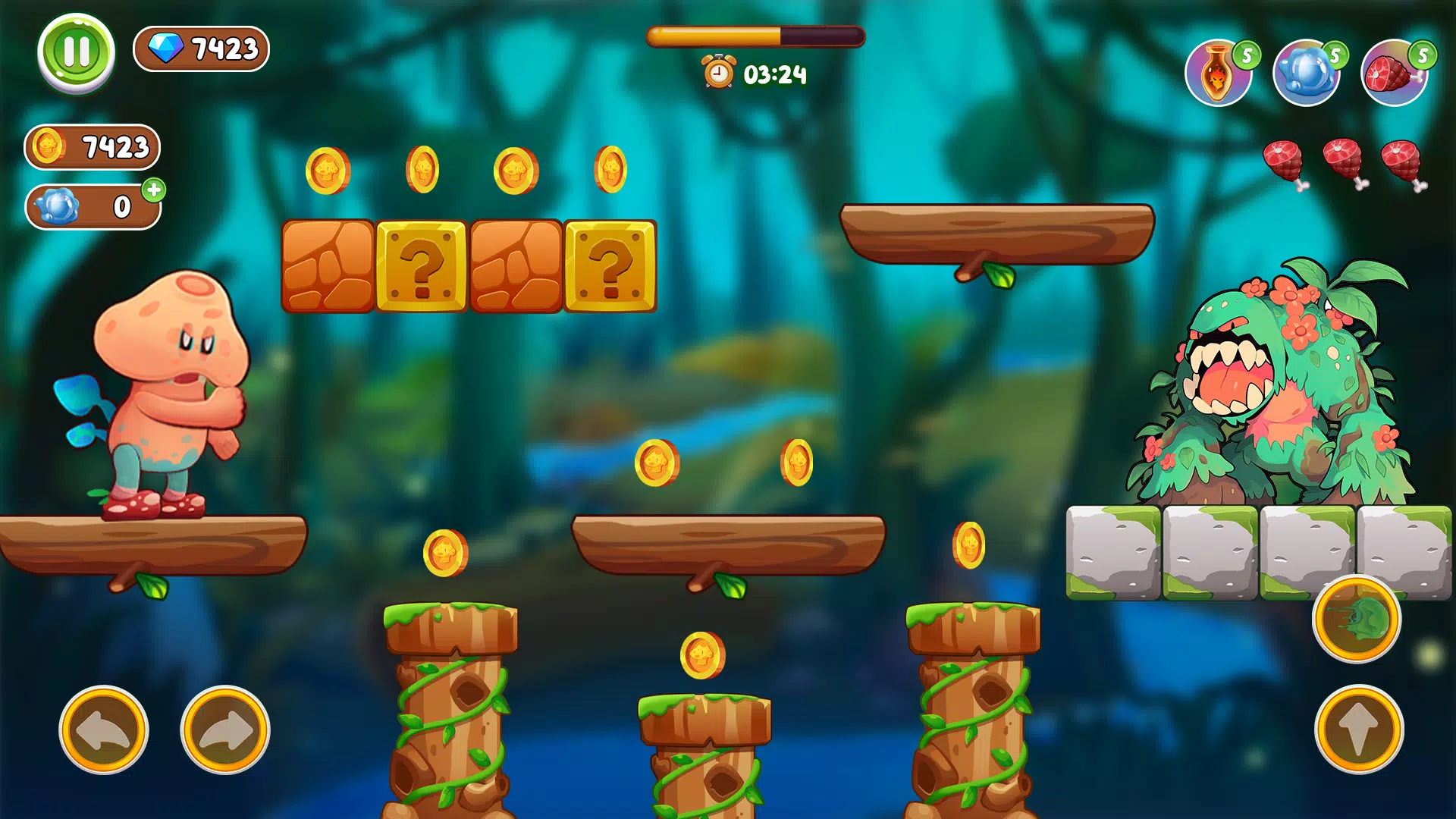Tap the jump up-arrow button
This screenshot has height=819, width=1456.
click(1358, 730)
